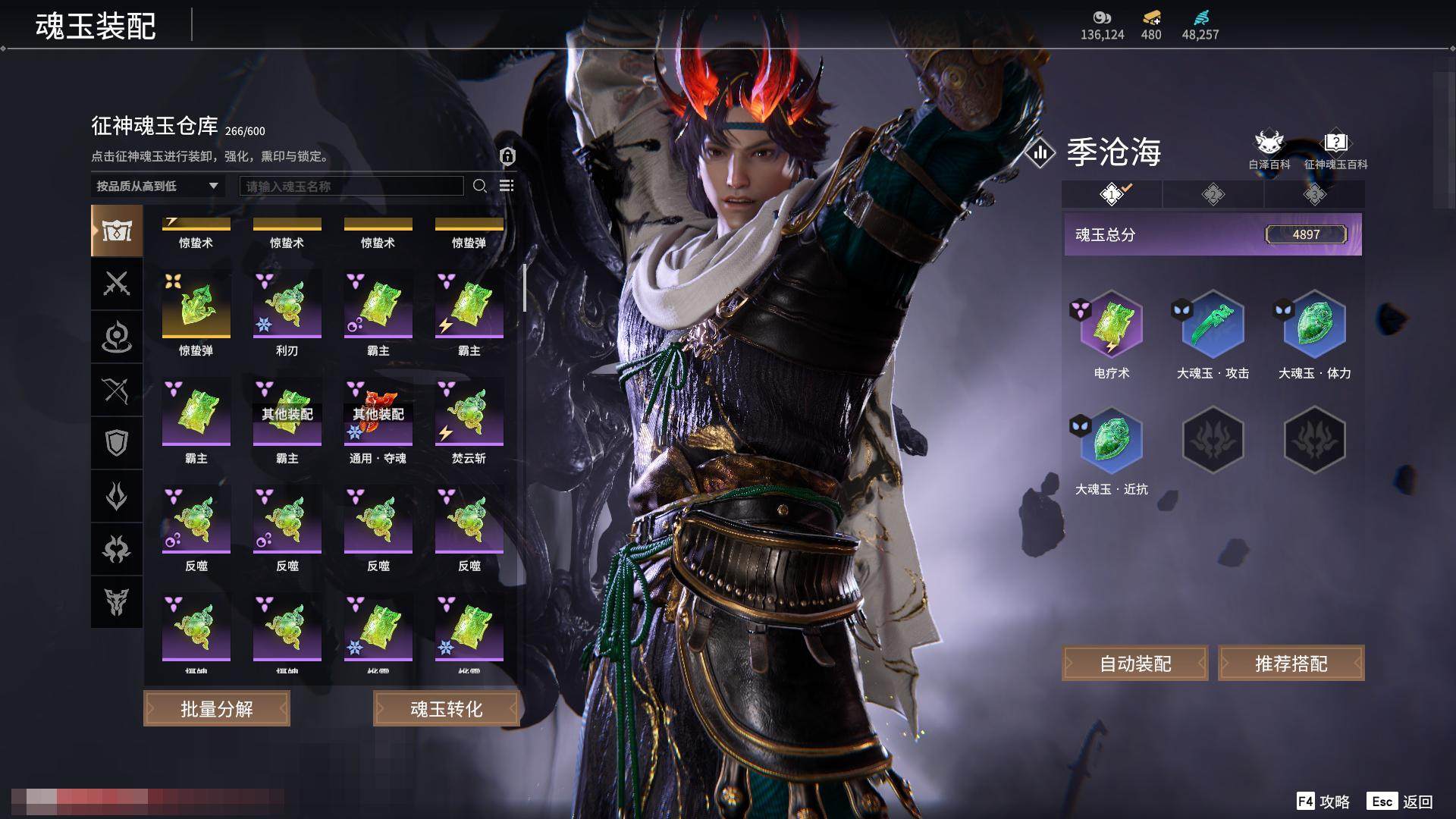Open the quality sort dropdown
This screenshot has height=819, width=1456.
pos(157,186)
